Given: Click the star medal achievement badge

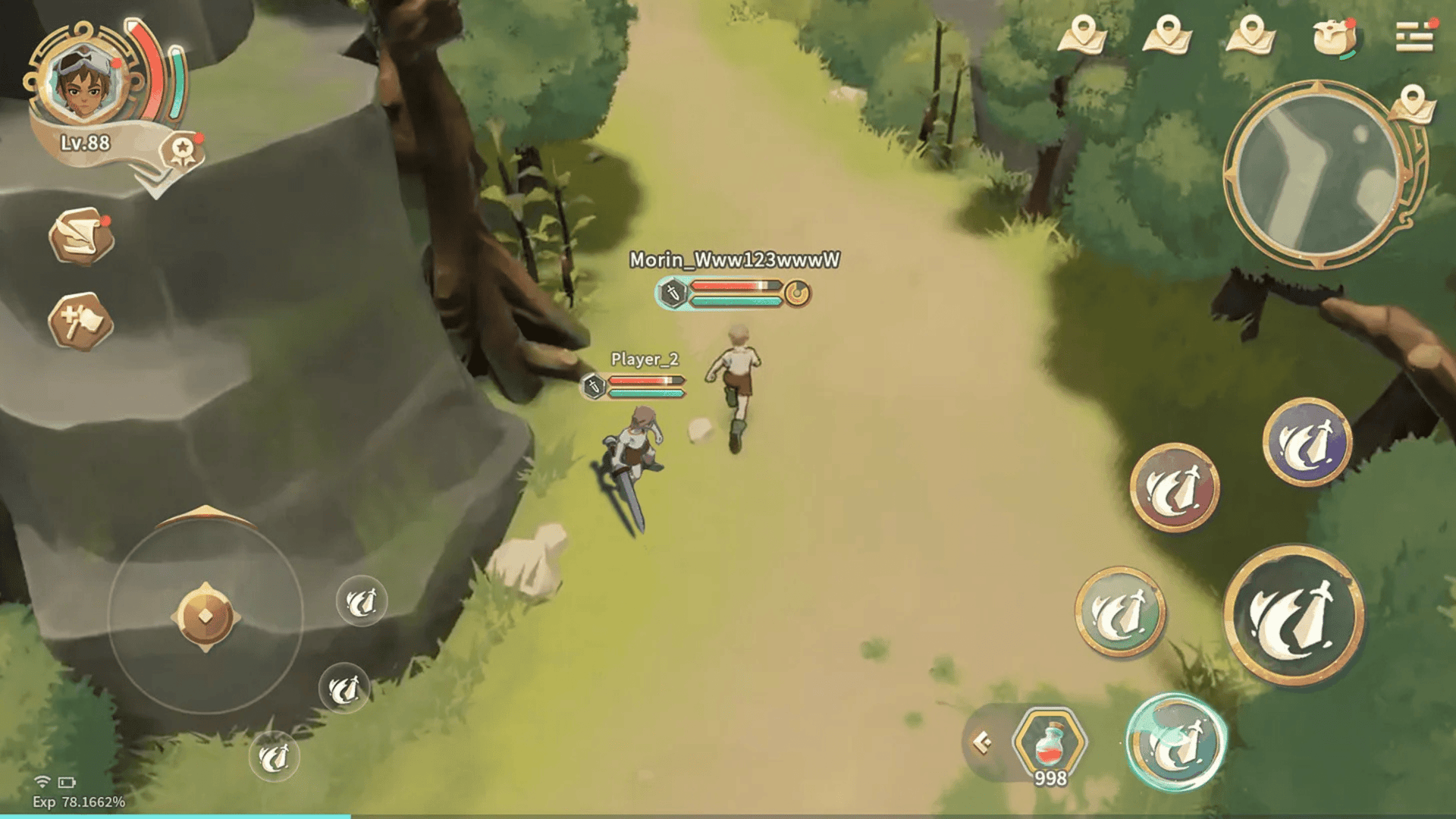Looking at the screenshot, I should (x=182, y=151).
